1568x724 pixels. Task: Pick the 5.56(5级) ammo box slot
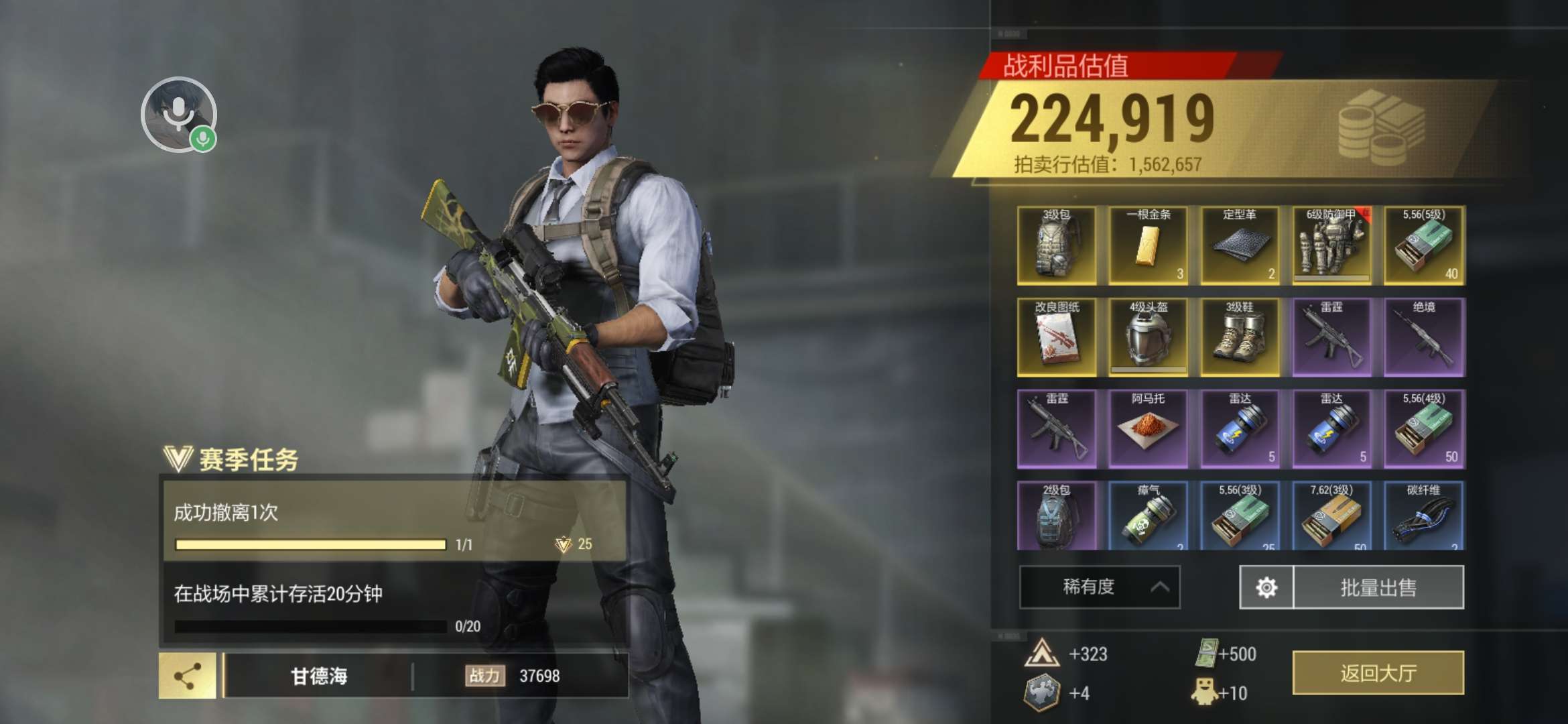1424,245
